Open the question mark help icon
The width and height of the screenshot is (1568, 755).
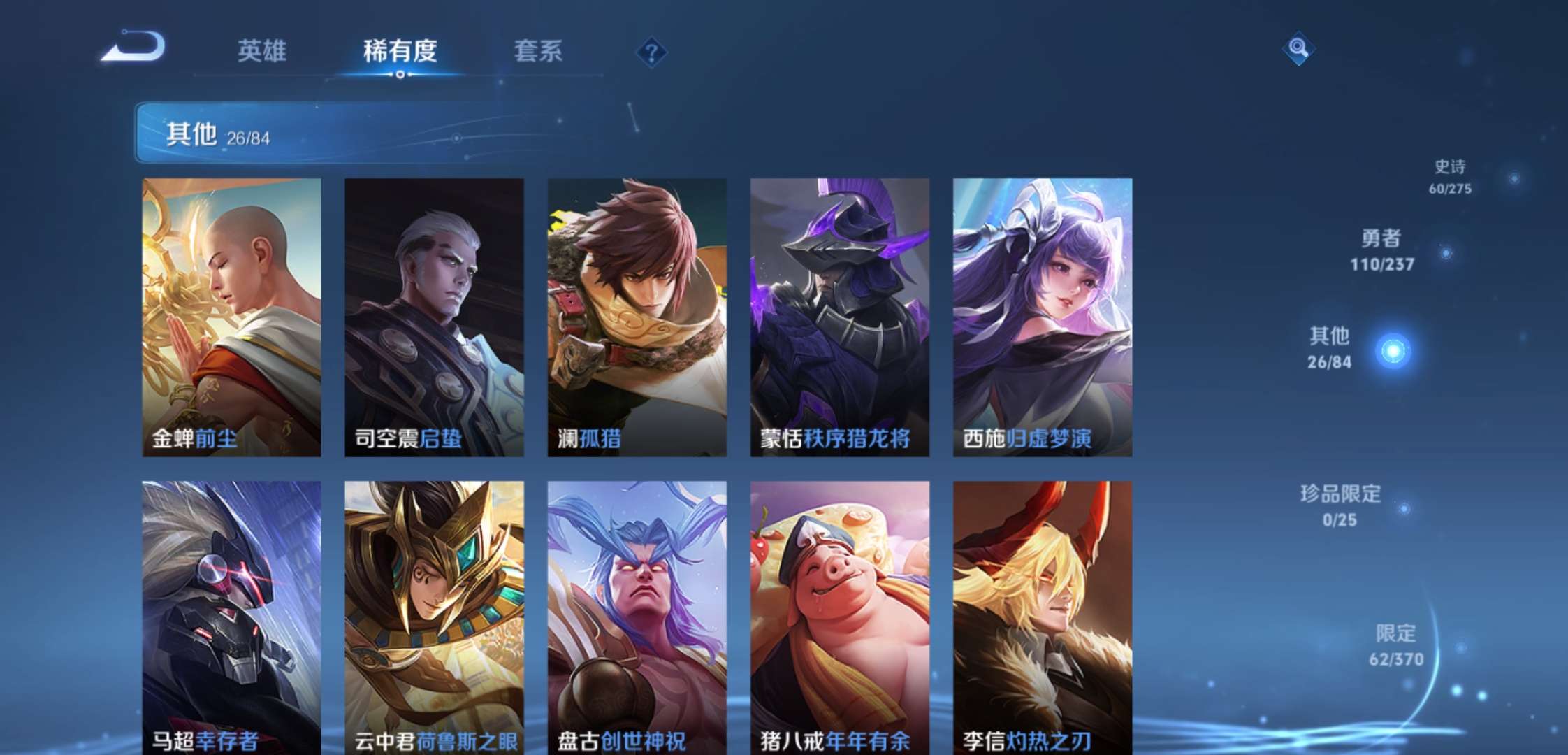(651, 52)
